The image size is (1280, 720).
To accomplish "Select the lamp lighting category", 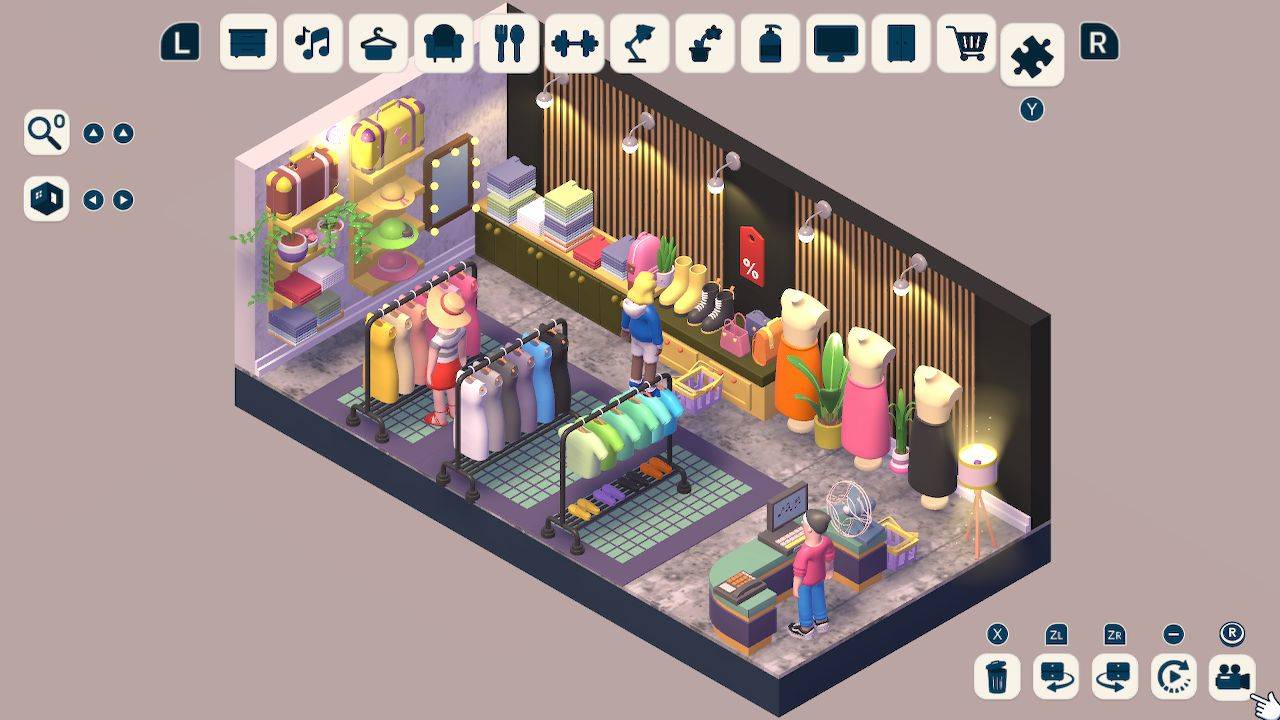I will [640, 44].
